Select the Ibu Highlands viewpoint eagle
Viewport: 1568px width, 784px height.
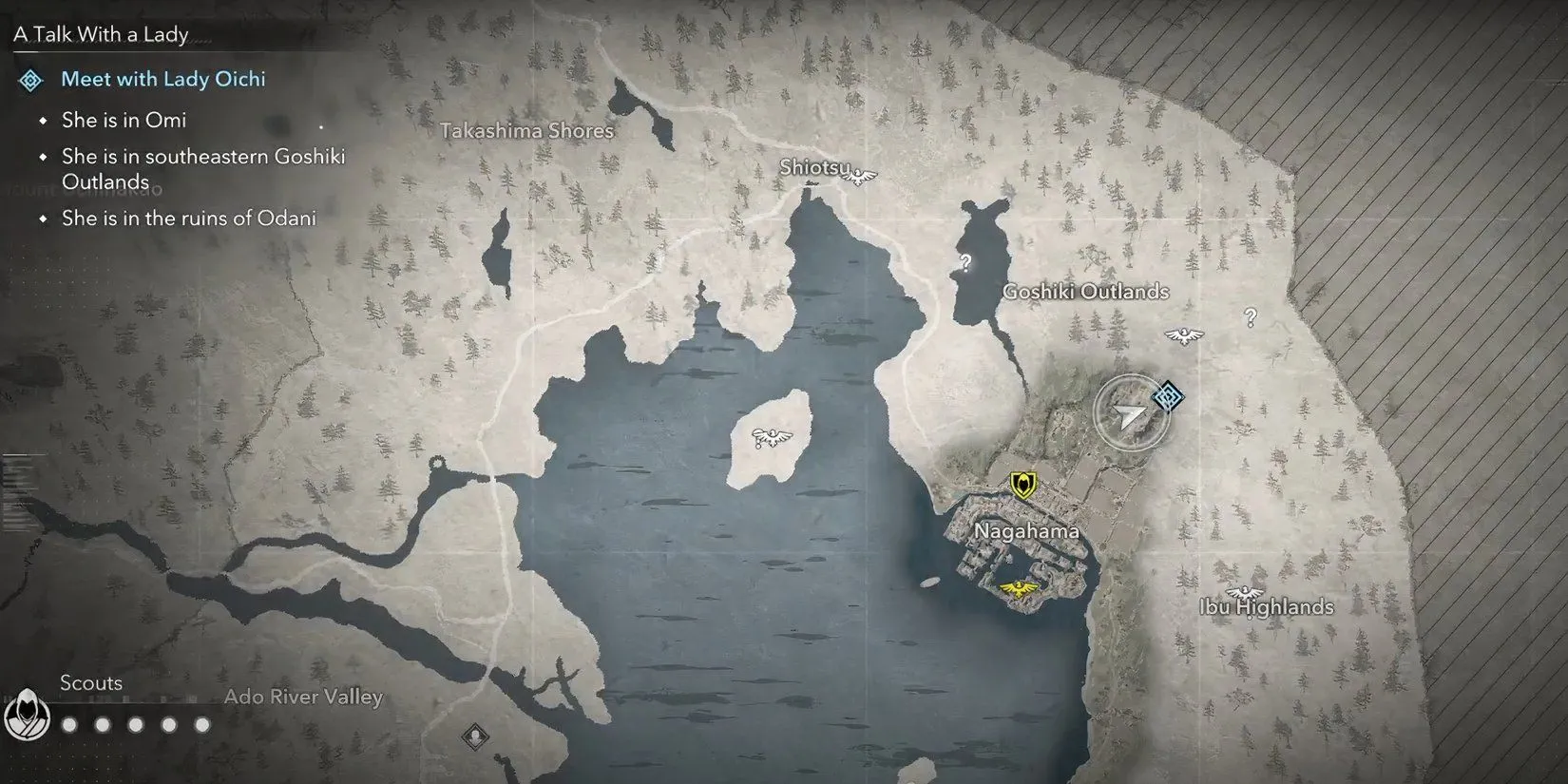coord(1244,592)
